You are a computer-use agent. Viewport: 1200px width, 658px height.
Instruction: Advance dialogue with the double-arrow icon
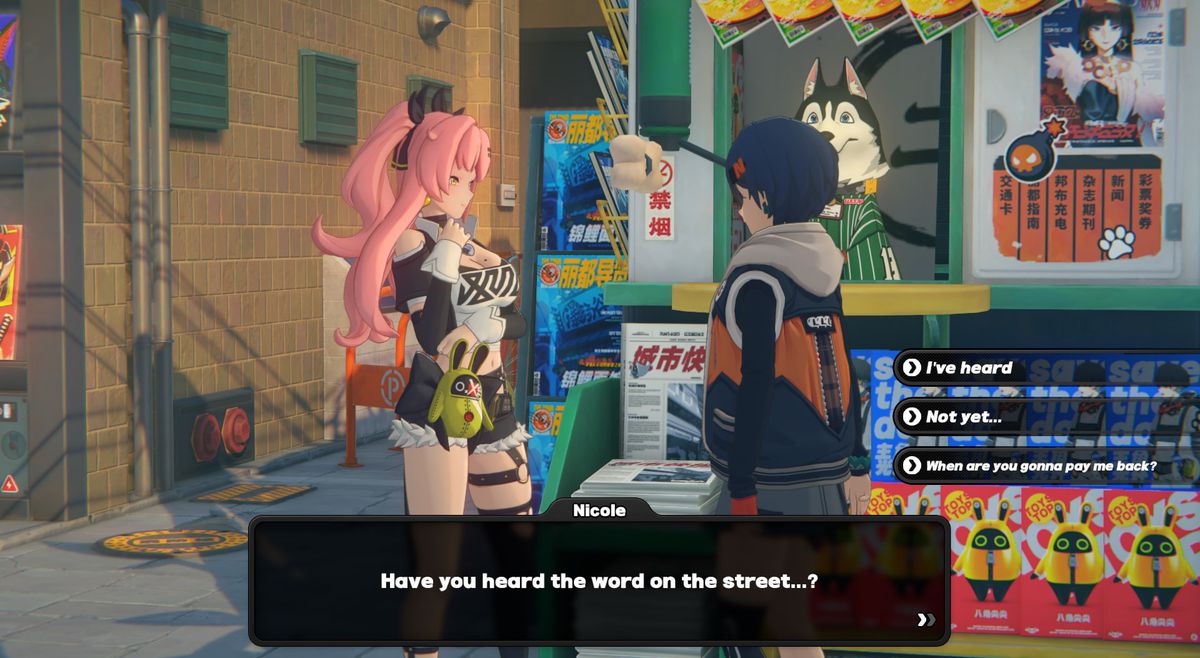(926, 620)
